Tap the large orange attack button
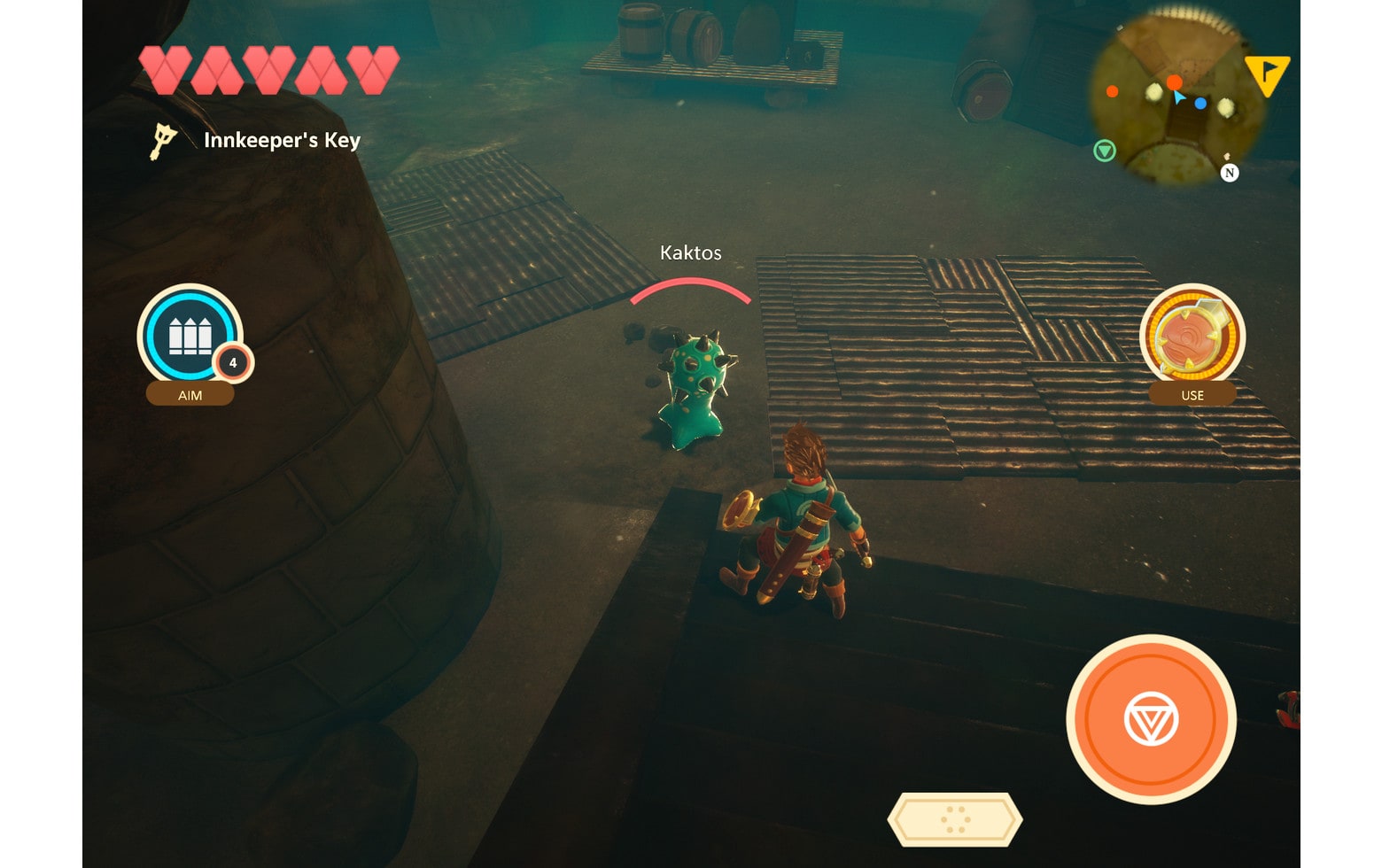 point(1151,718)
